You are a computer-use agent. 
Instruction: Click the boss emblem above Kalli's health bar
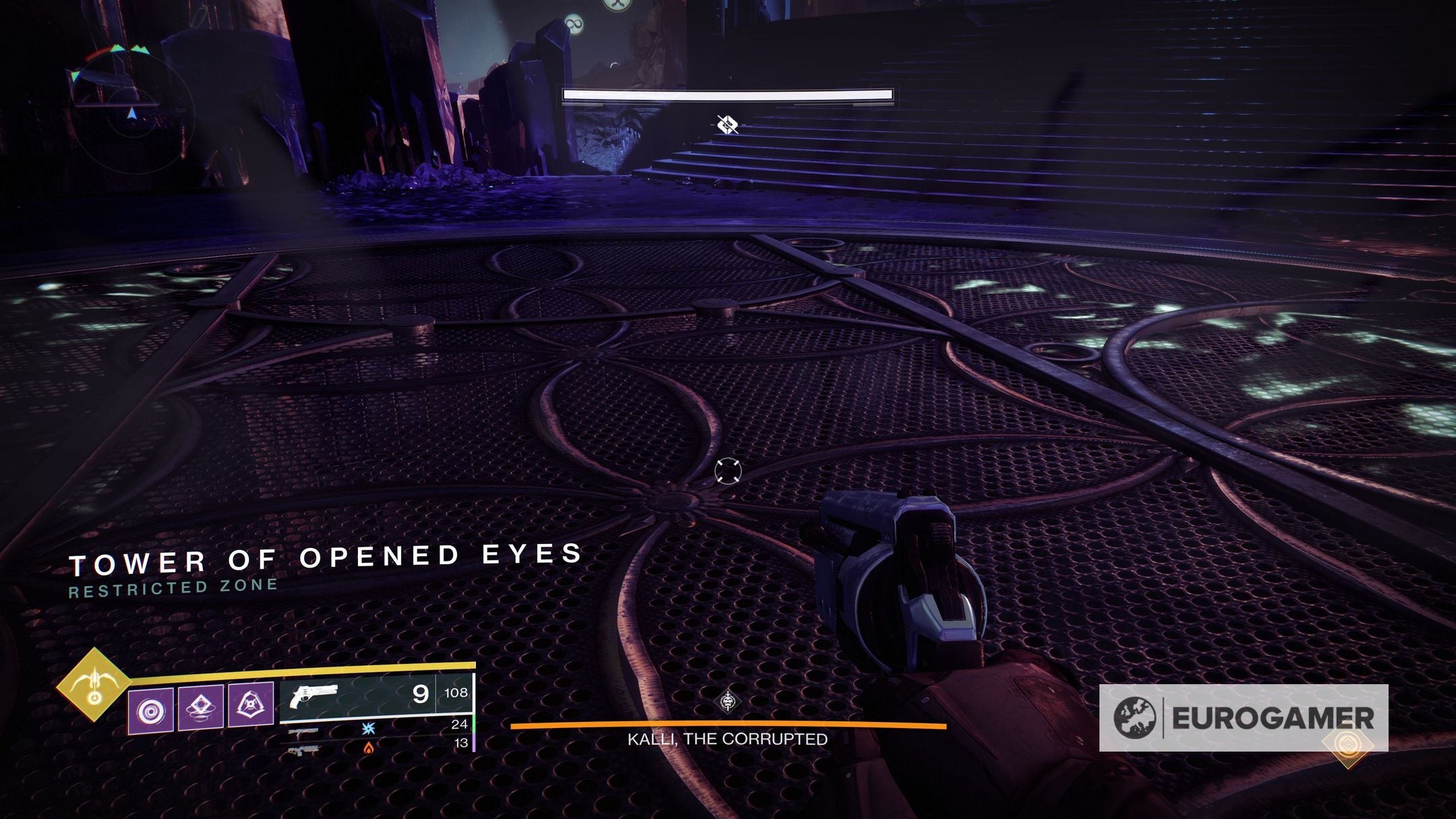[728, 702]
